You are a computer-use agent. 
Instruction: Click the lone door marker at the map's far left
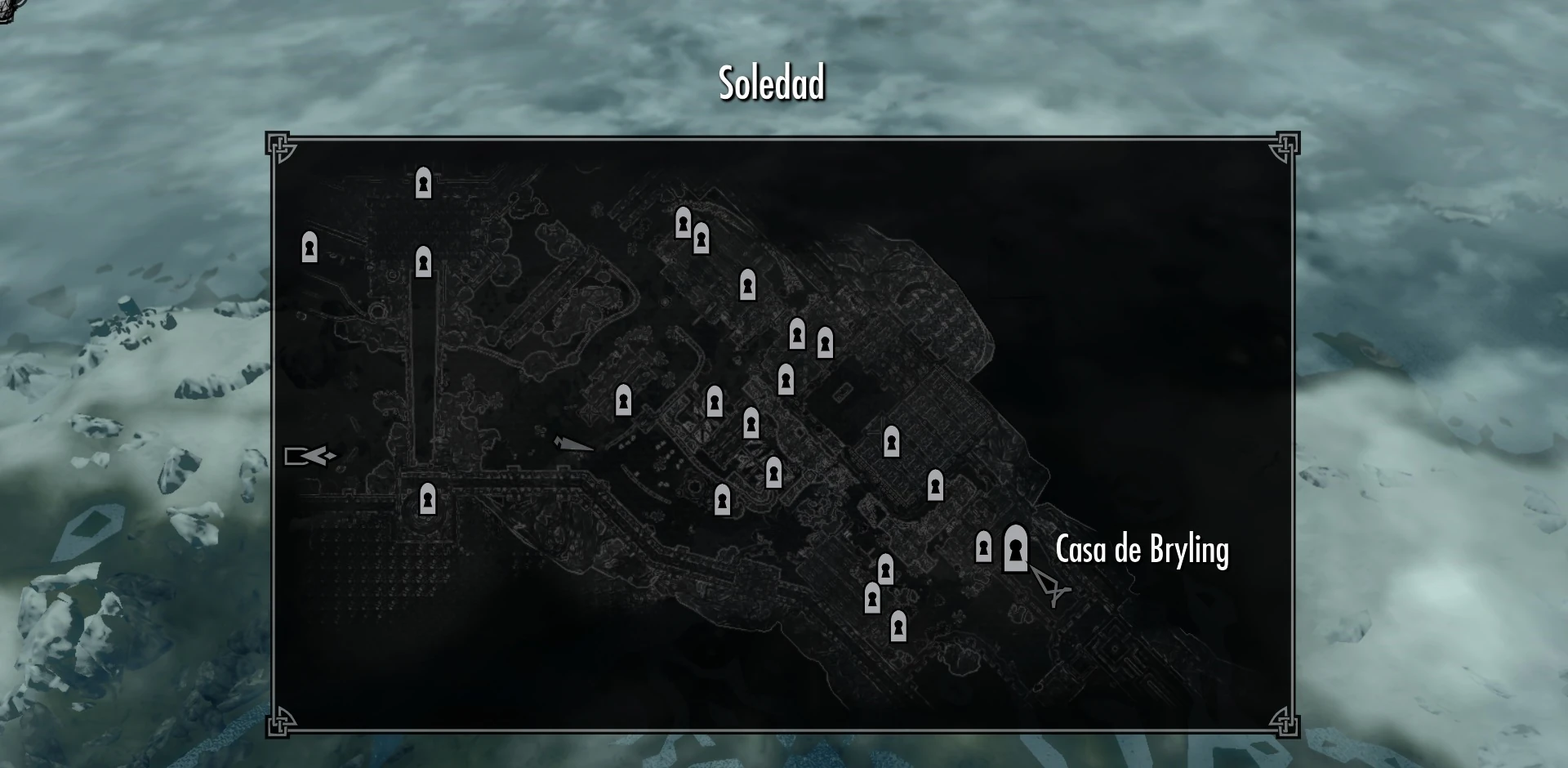(310, 248)
